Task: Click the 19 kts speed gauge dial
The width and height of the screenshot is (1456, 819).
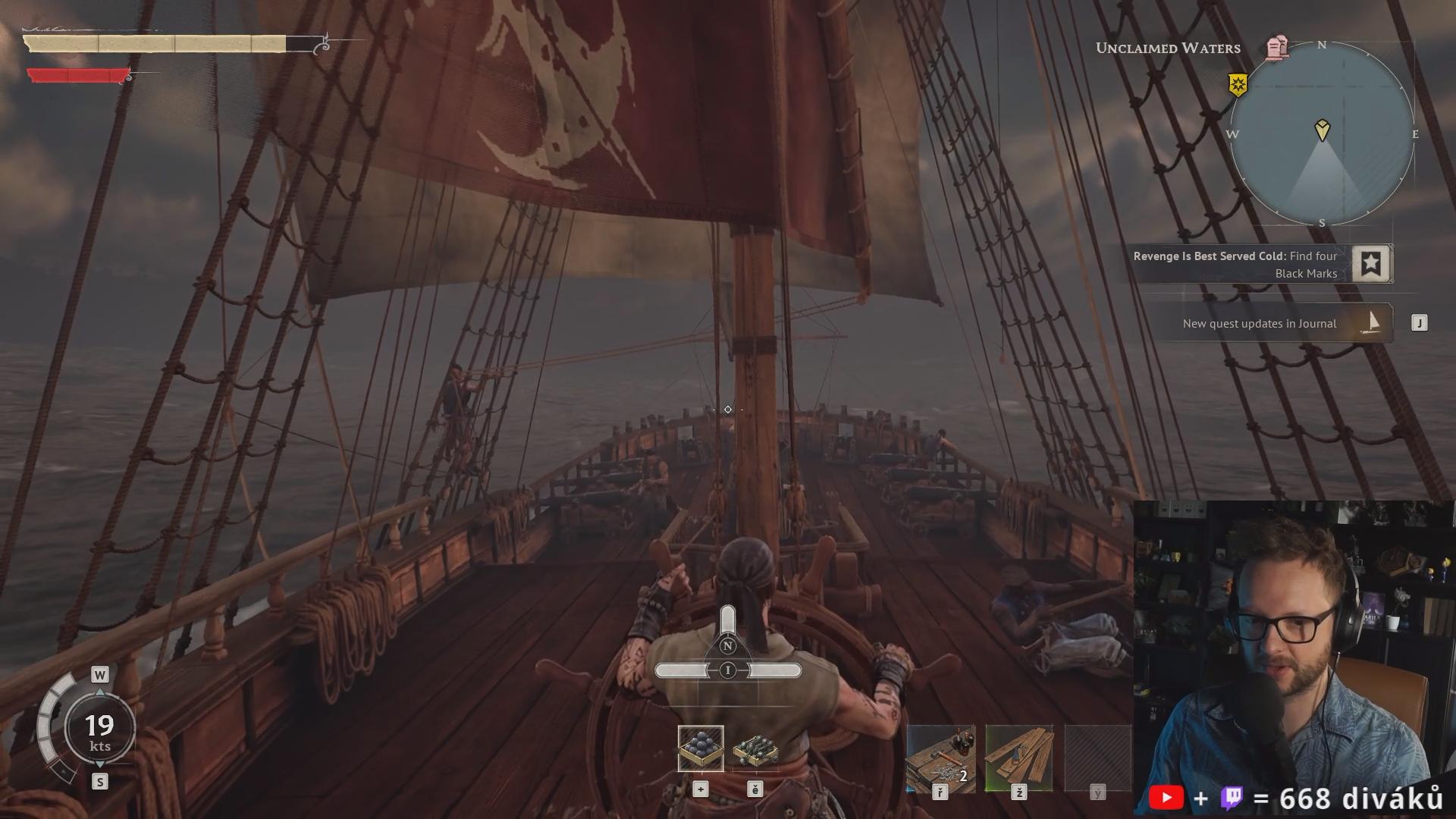Action: [x=99, y=730]
